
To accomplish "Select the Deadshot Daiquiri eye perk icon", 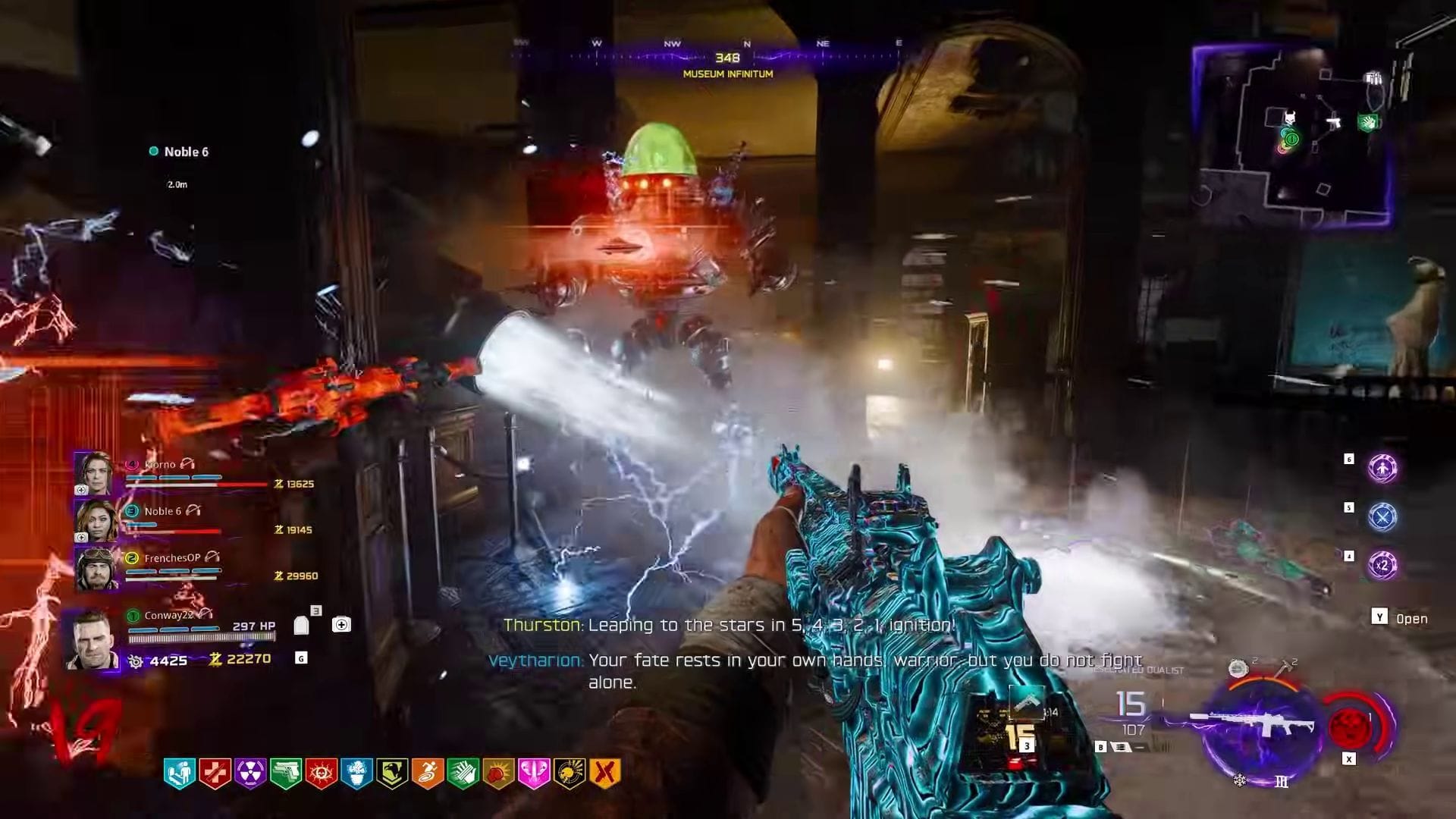I will point(322,771).
